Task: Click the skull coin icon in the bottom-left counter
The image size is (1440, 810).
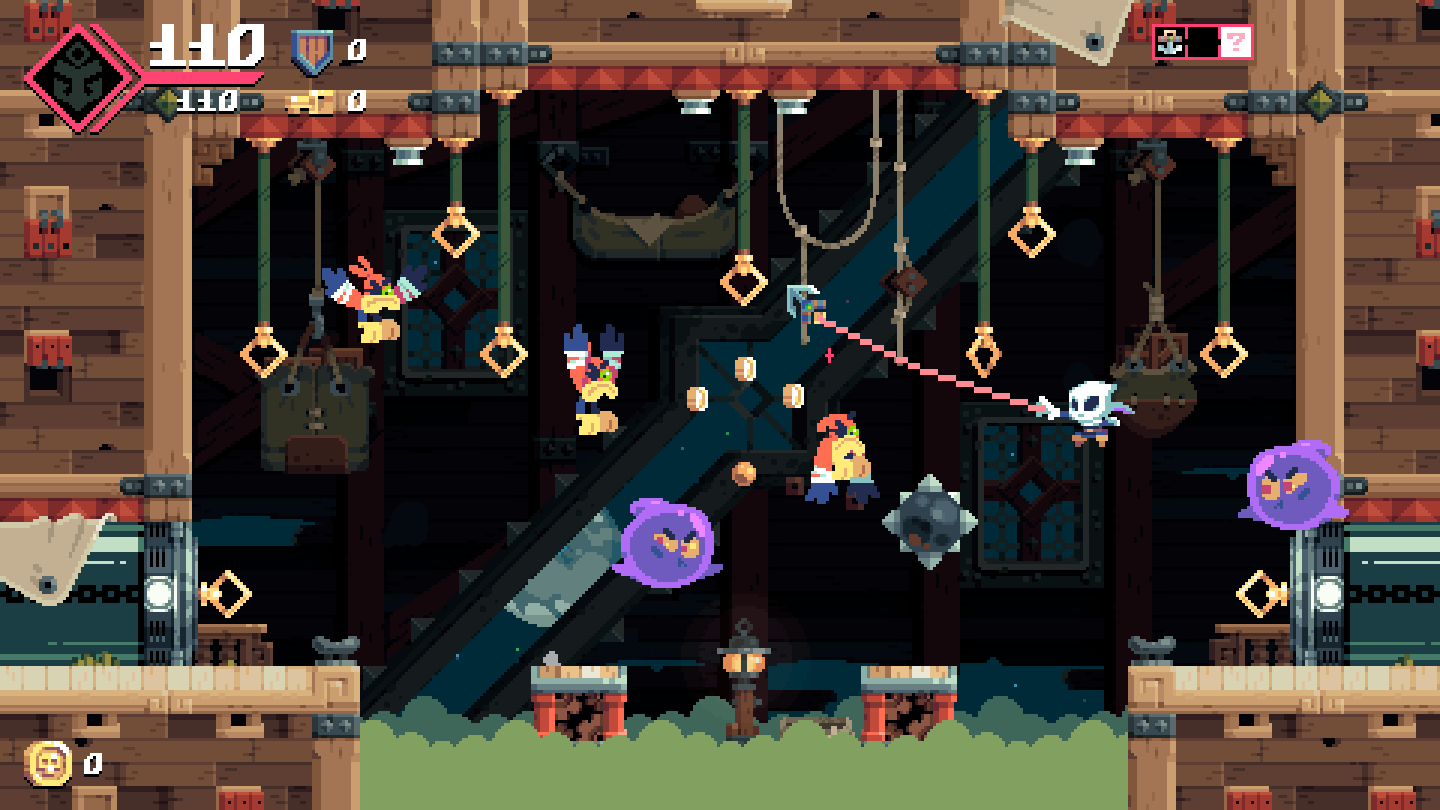Action: pyautogui.click(x=48, y=764)
